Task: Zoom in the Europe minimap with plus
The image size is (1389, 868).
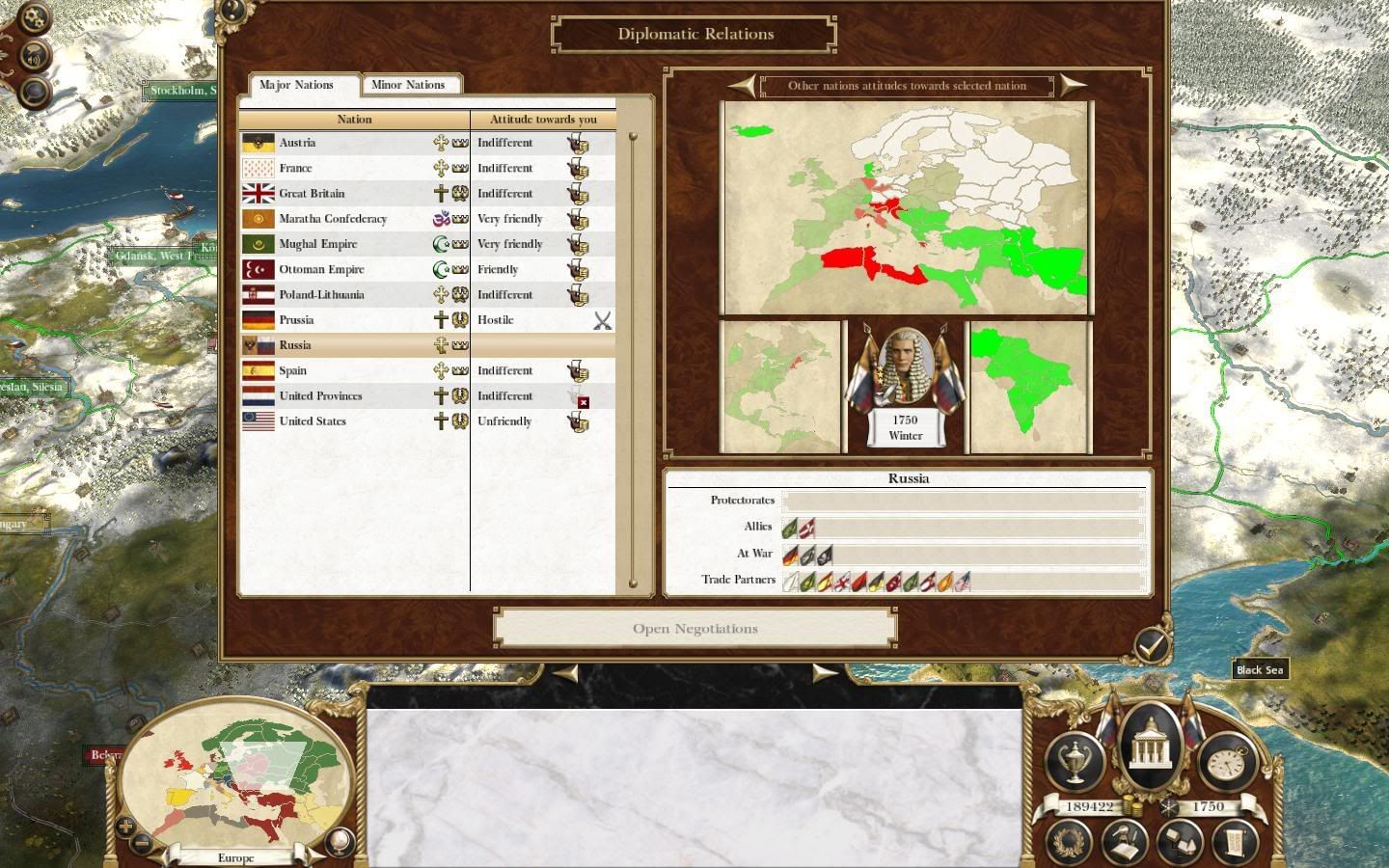Action: pos(125,826)
